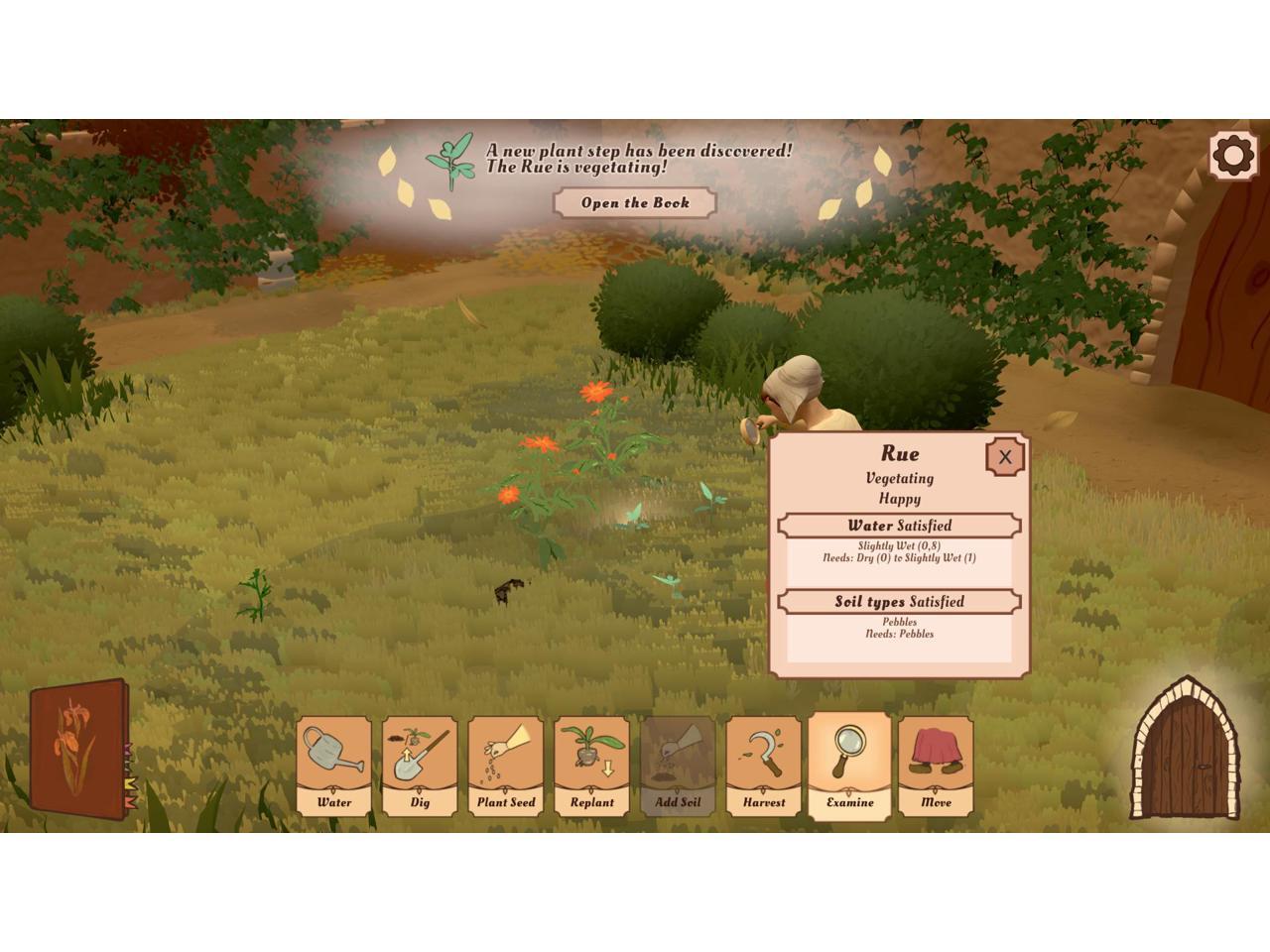Choose the Examine magnifying glass tool
The height and width of the screenshot is (952, 1270).
click(849, 764)
